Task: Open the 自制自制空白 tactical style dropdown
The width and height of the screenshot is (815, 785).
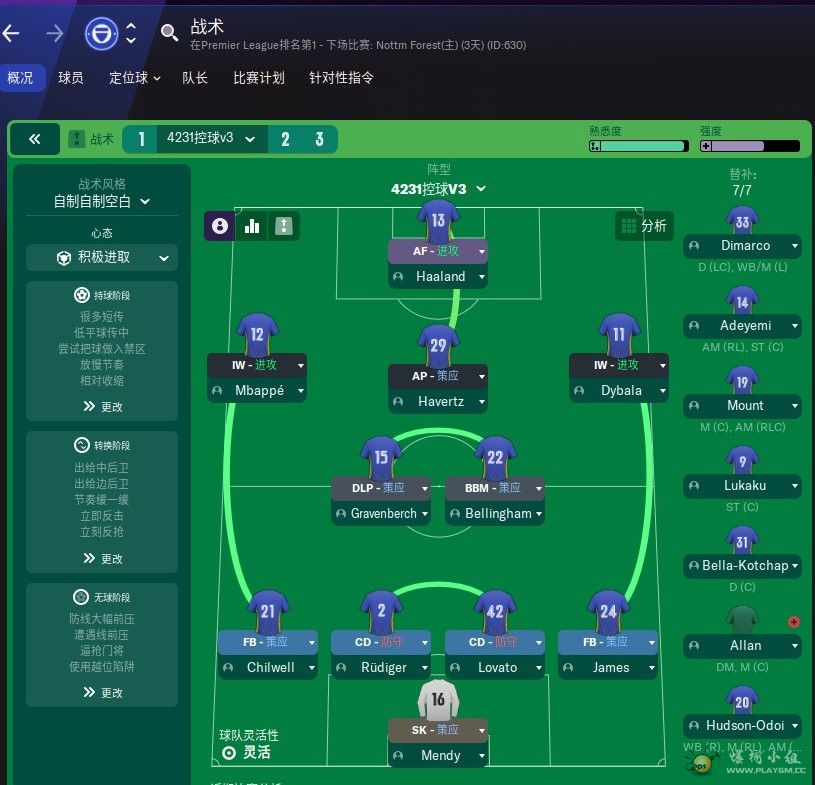Action: [102, 201]
